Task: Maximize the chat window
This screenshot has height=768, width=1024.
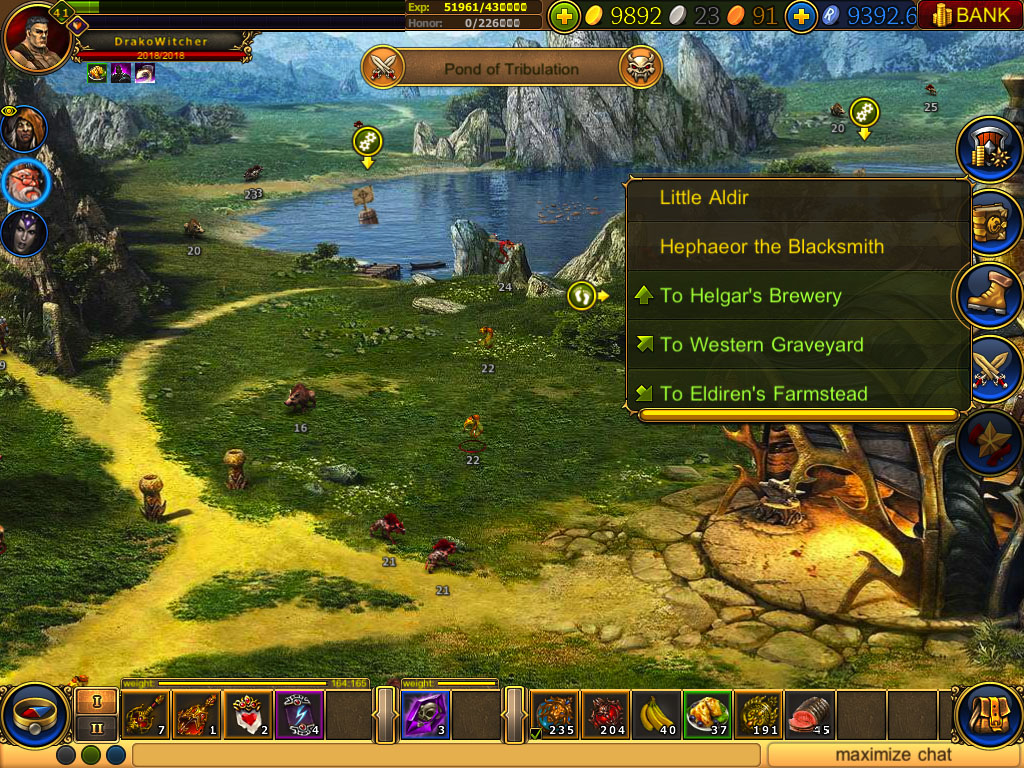Action: click(x=894, y=755)
